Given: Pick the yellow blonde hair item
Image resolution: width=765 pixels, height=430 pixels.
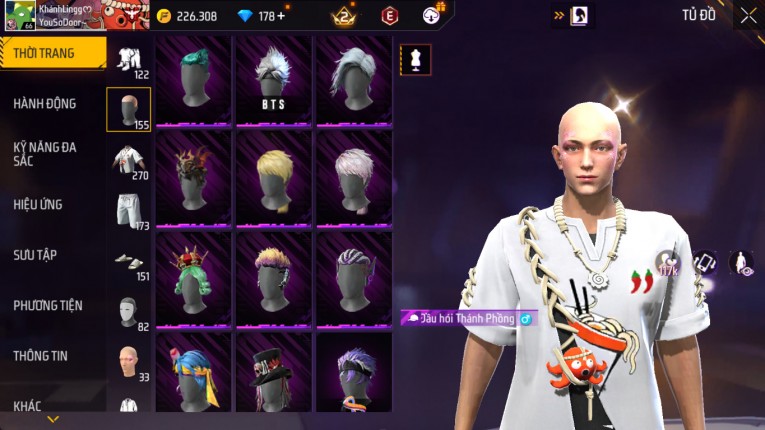Looking at the screenshot, I should tap(273, 177).
